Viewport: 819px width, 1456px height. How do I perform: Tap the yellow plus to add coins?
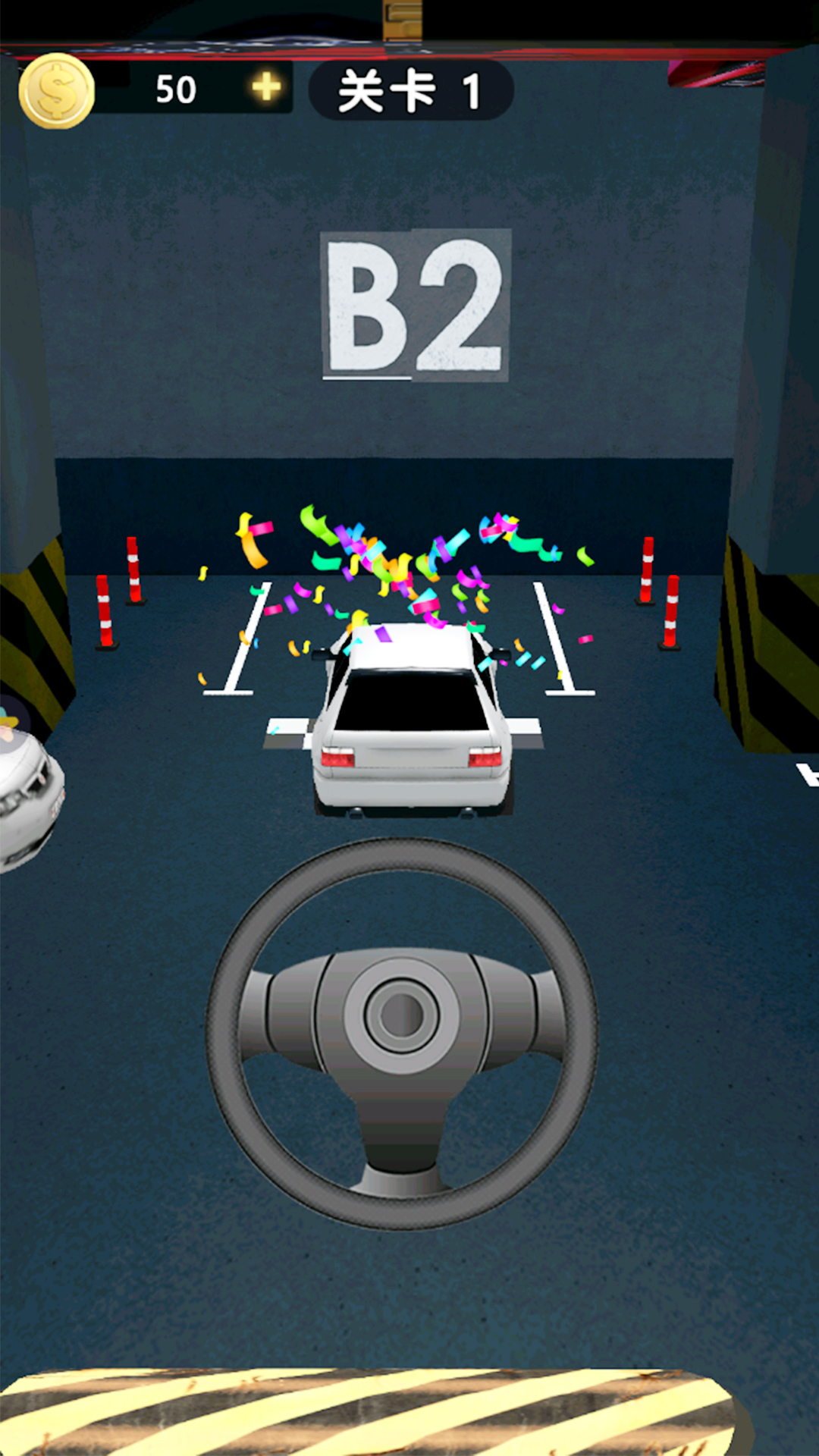pyautogui.click(x=266, y=88)
